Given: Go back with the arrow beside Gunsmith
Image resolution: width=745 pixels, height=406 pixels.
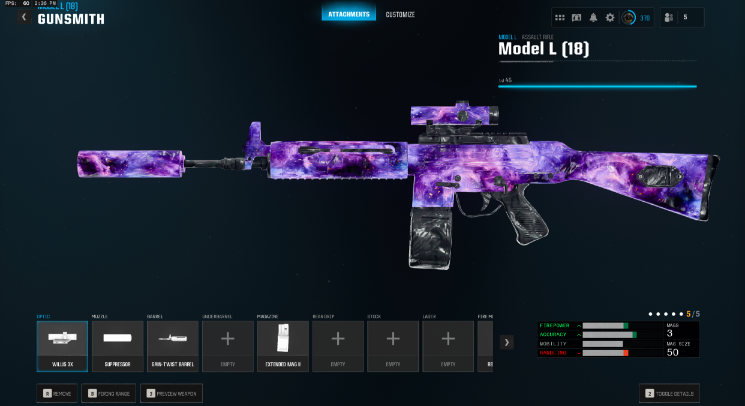Looking at the screenshot, I should [x=23, y=17].
